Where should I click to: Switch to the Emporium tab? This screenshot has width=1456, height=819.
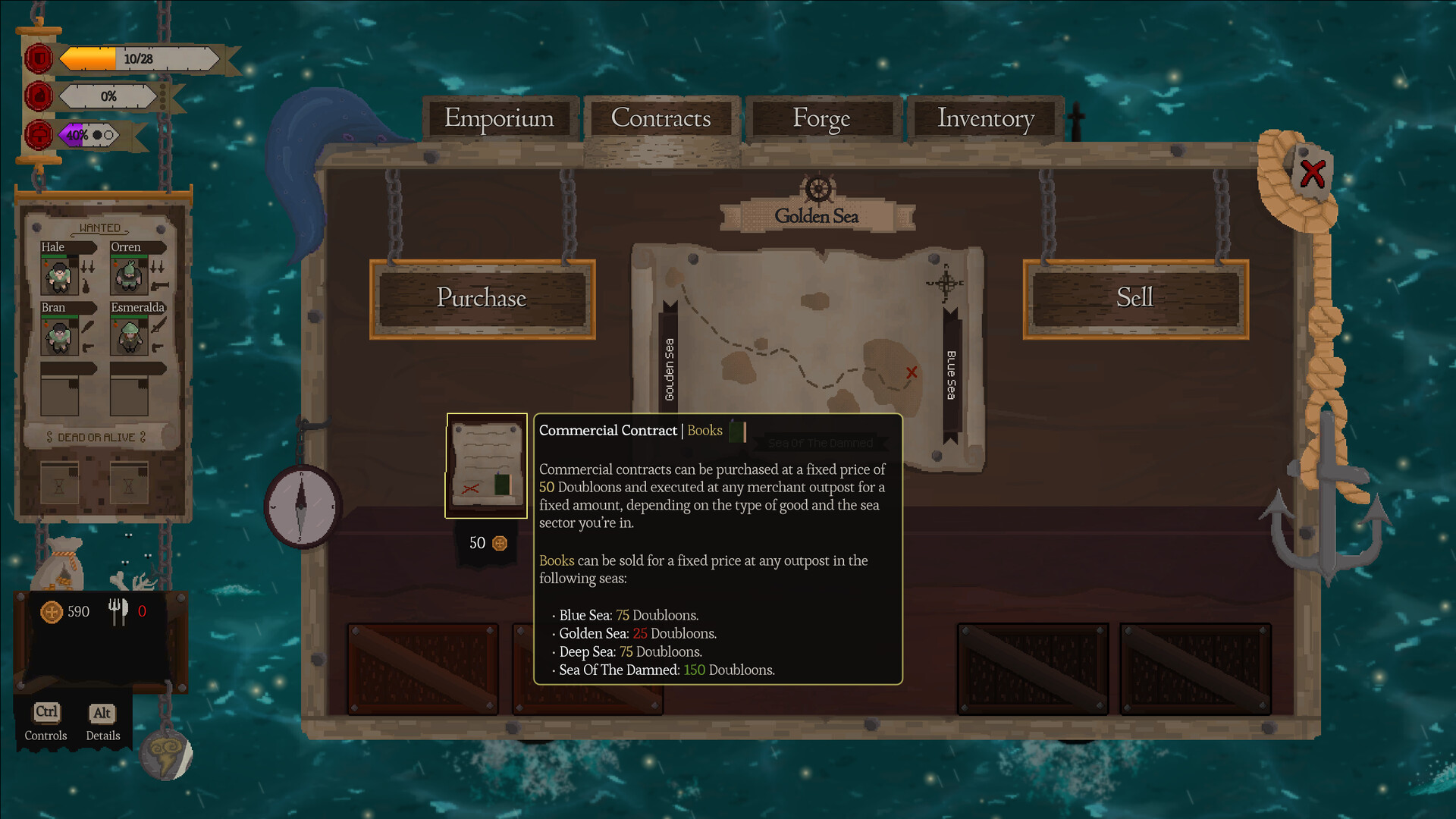click(499, 118)
